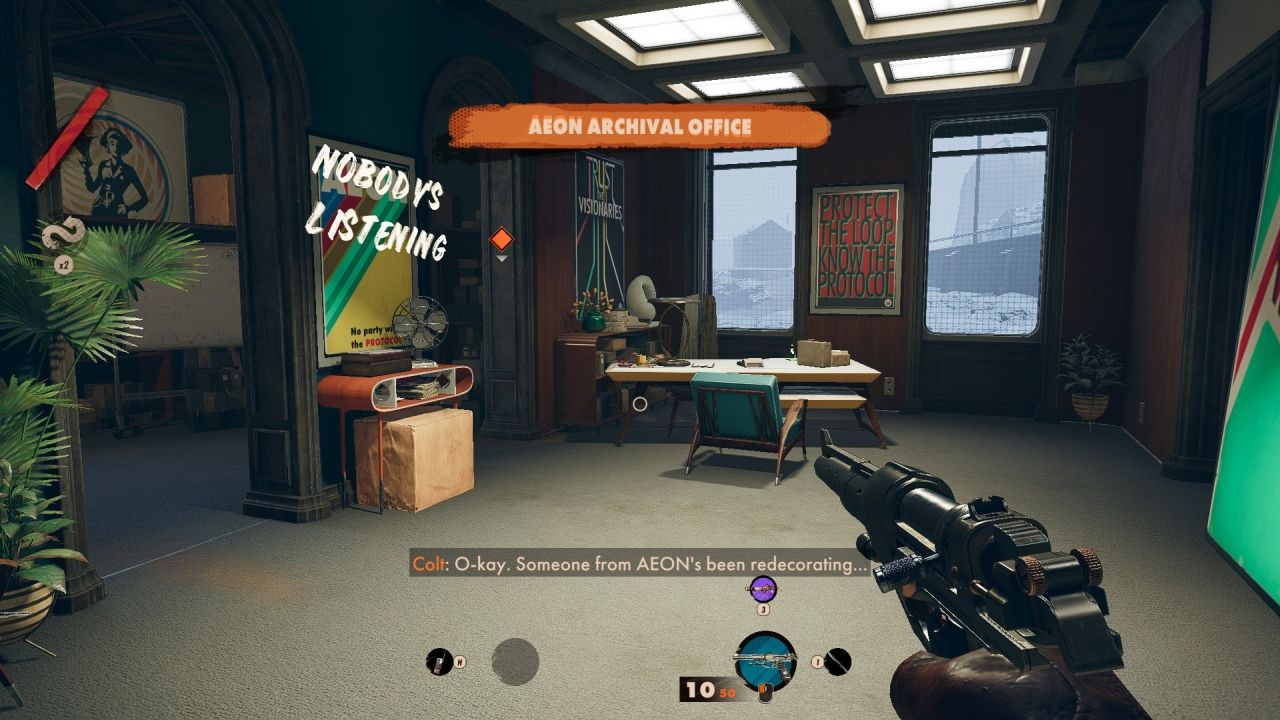
Task: Click the 'TRUST VISIONARIES' poster
Action: [599, 230]
